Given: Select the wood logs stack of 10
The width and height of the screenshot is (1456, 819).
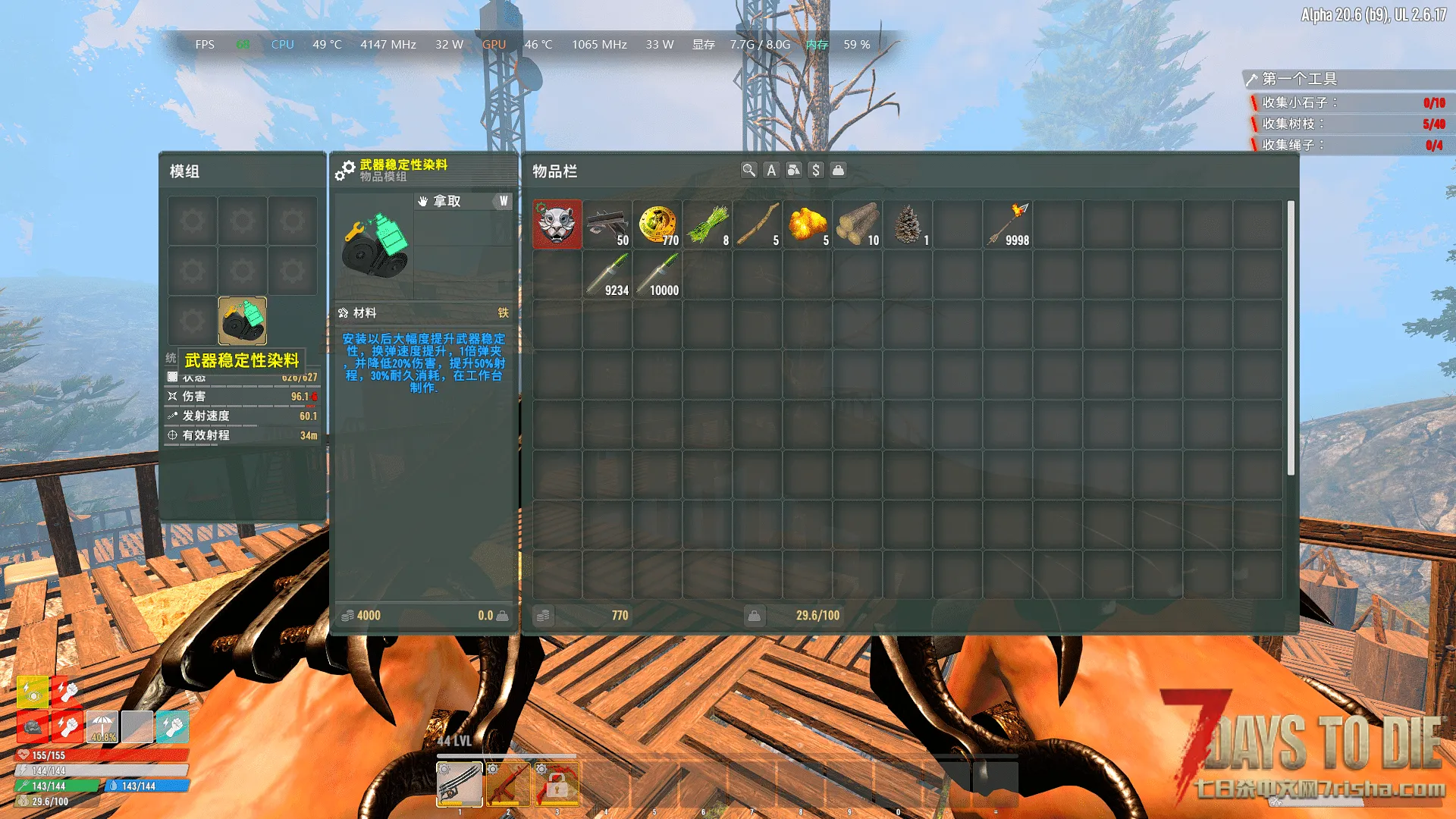Looking at the screenshot, I should pyautogui.click(x=858, y=224).
